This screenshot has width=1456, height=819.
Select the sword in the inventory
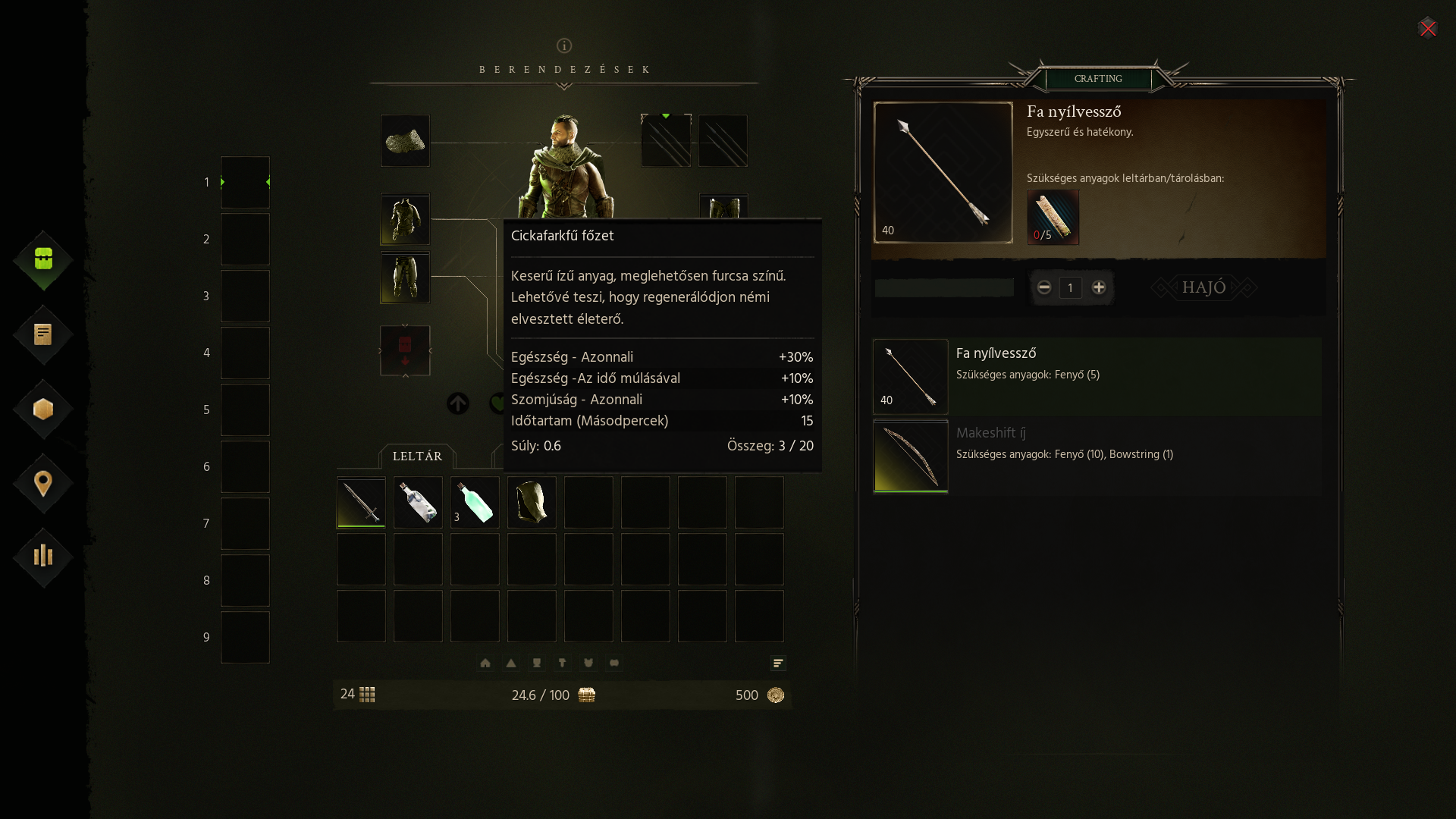point(361,502)
